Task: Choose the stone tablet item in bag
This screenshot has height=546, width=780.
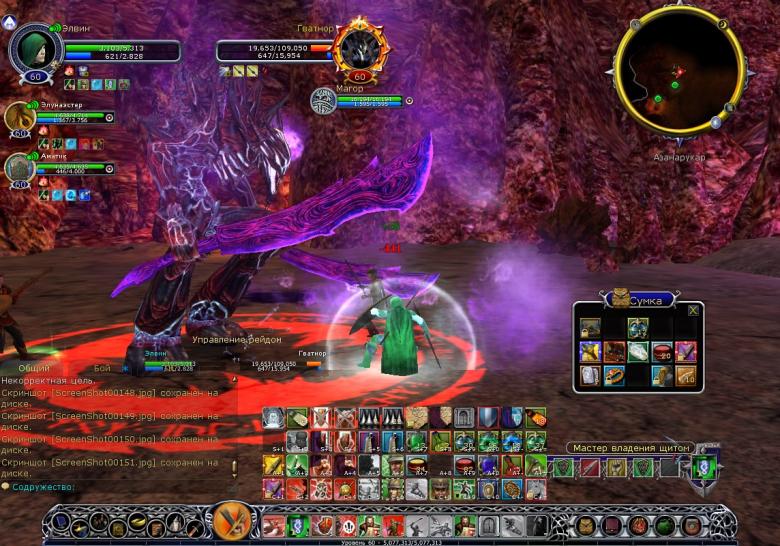Action: coord(590,376)
